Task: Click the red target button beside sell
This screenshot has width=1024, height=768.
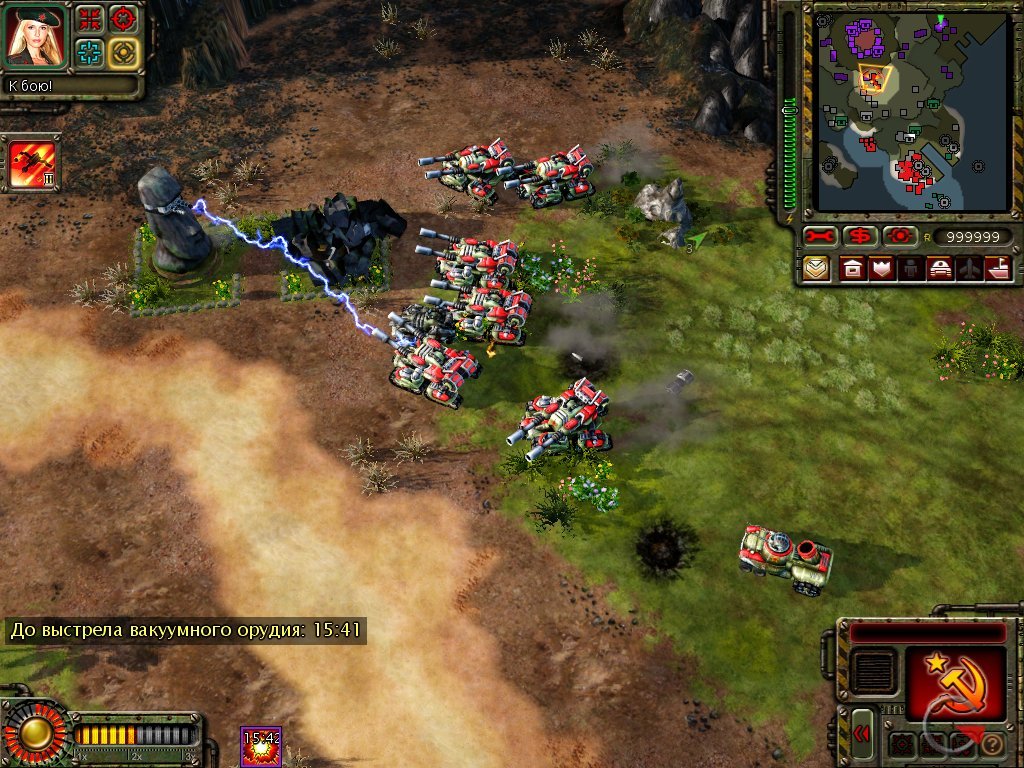Action: coord(899,237)
